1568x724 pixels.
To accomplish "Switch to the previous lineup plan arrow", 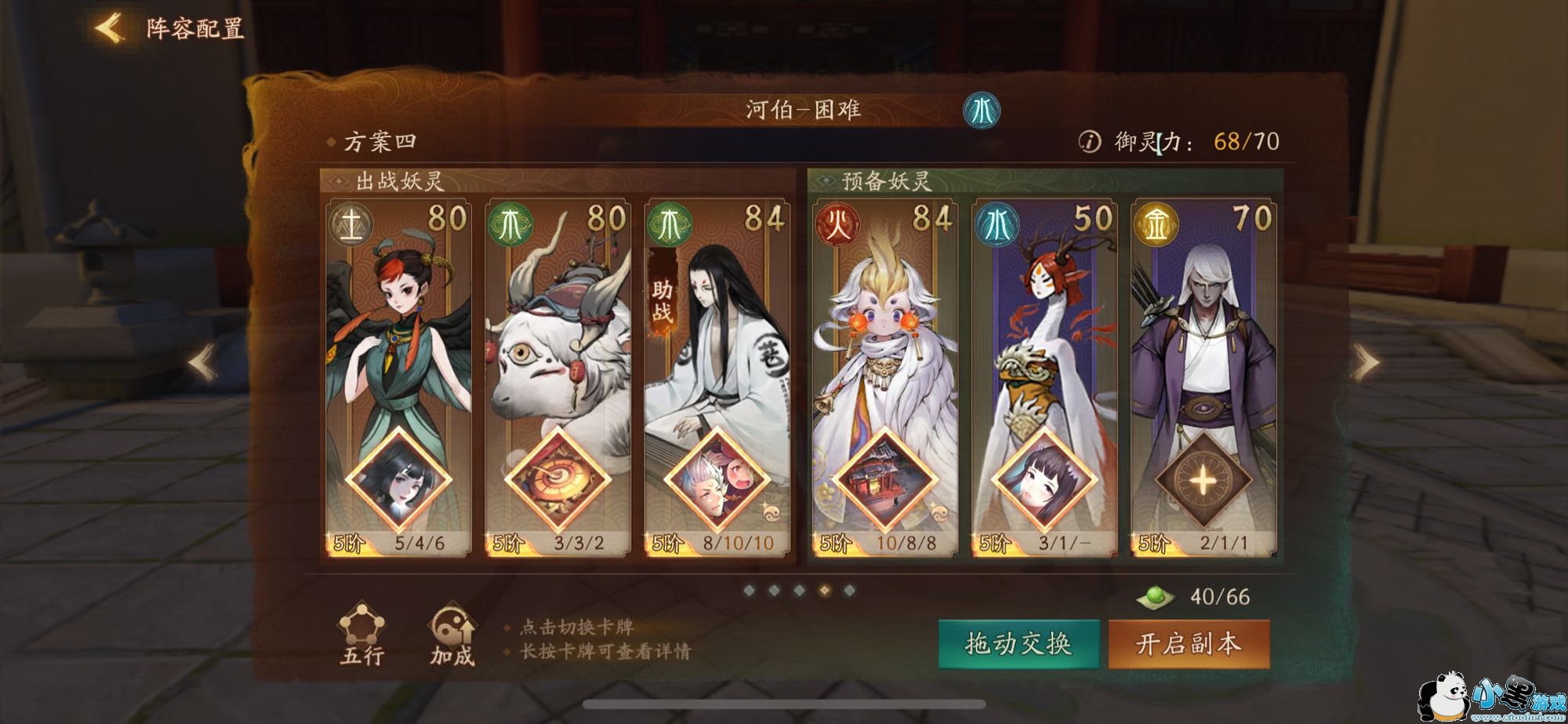I will (x=202, y=363).
